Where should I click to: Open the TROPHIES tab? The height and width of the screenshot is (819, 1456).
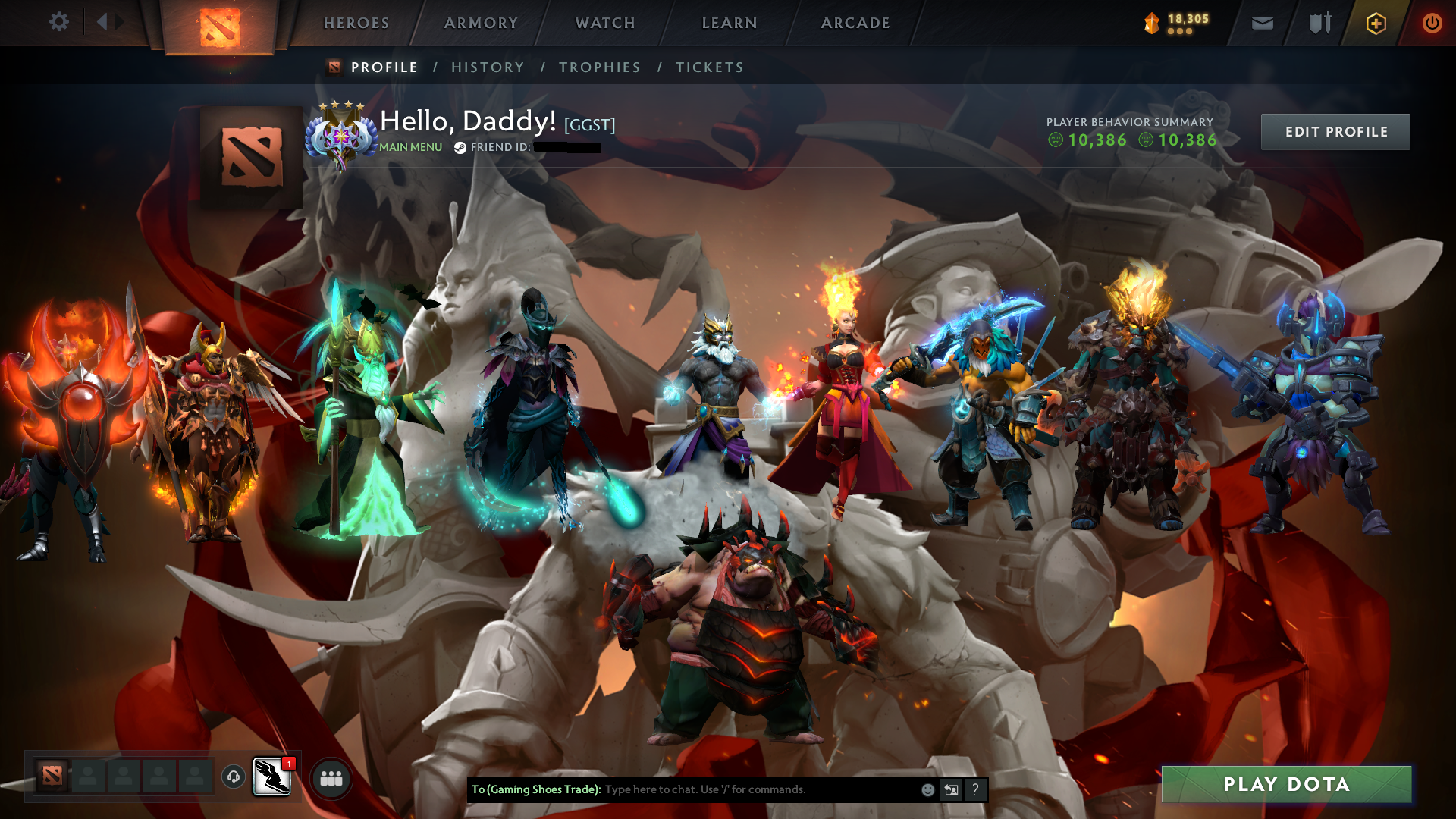coord(599,67)
